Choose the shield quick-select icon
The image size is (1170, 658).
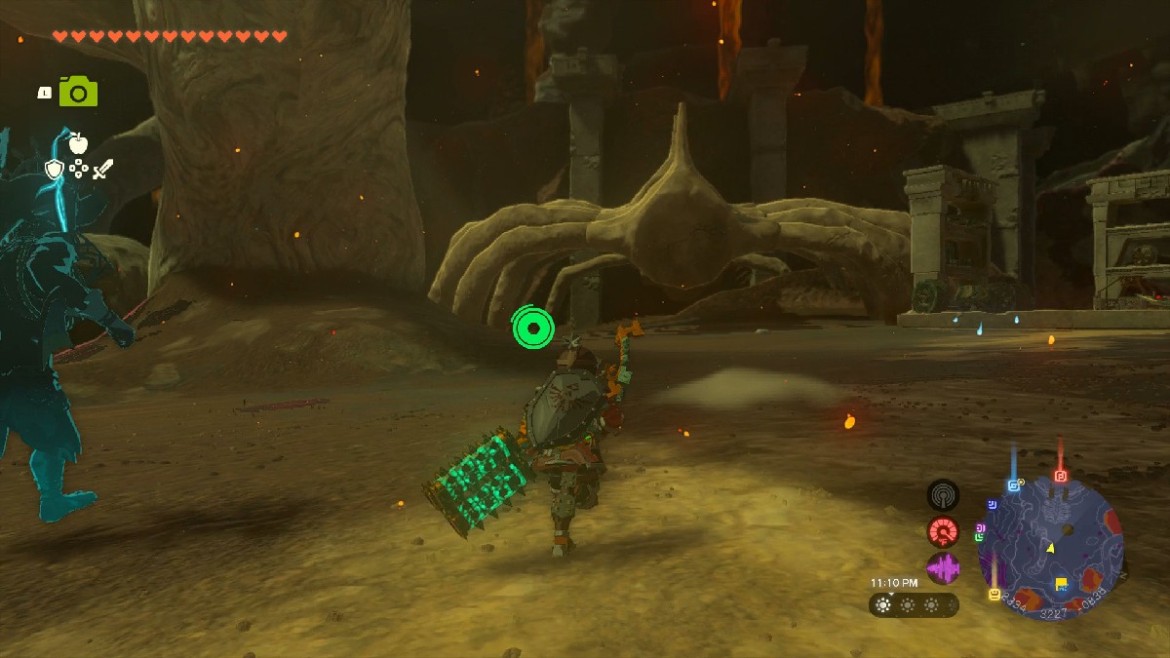(x=54, y=169)
